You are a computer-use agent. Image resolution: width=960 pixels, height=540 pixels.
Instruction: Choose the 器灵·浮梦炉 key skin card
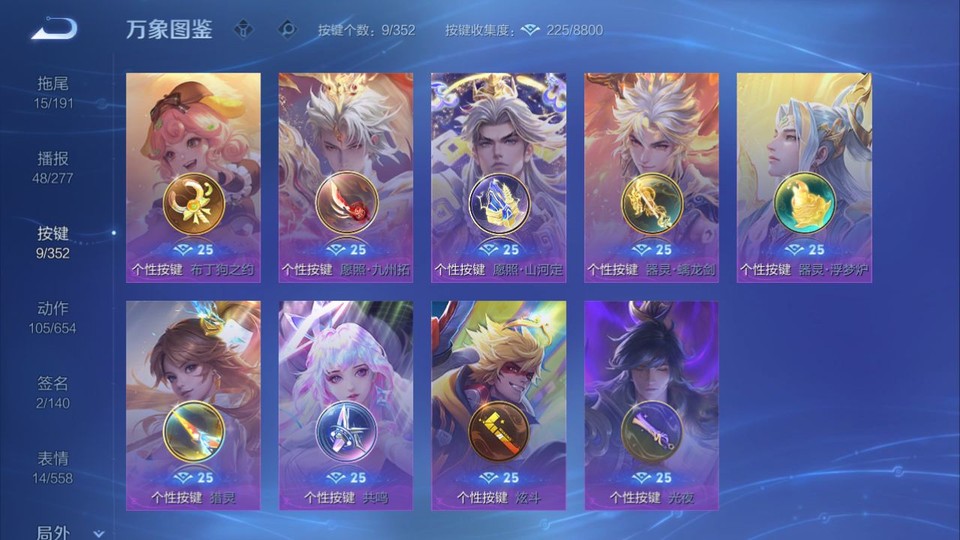pyautogui.click(x=804, y=177)
